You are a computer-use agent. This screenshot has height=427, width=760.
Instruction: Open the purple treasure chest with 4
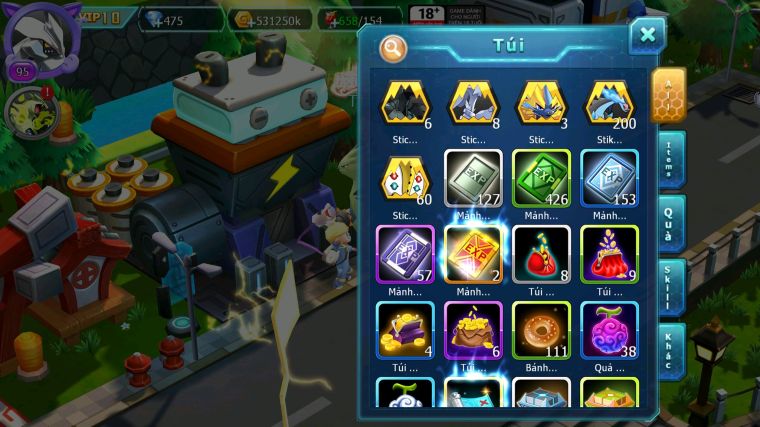[x=405, y=330]
